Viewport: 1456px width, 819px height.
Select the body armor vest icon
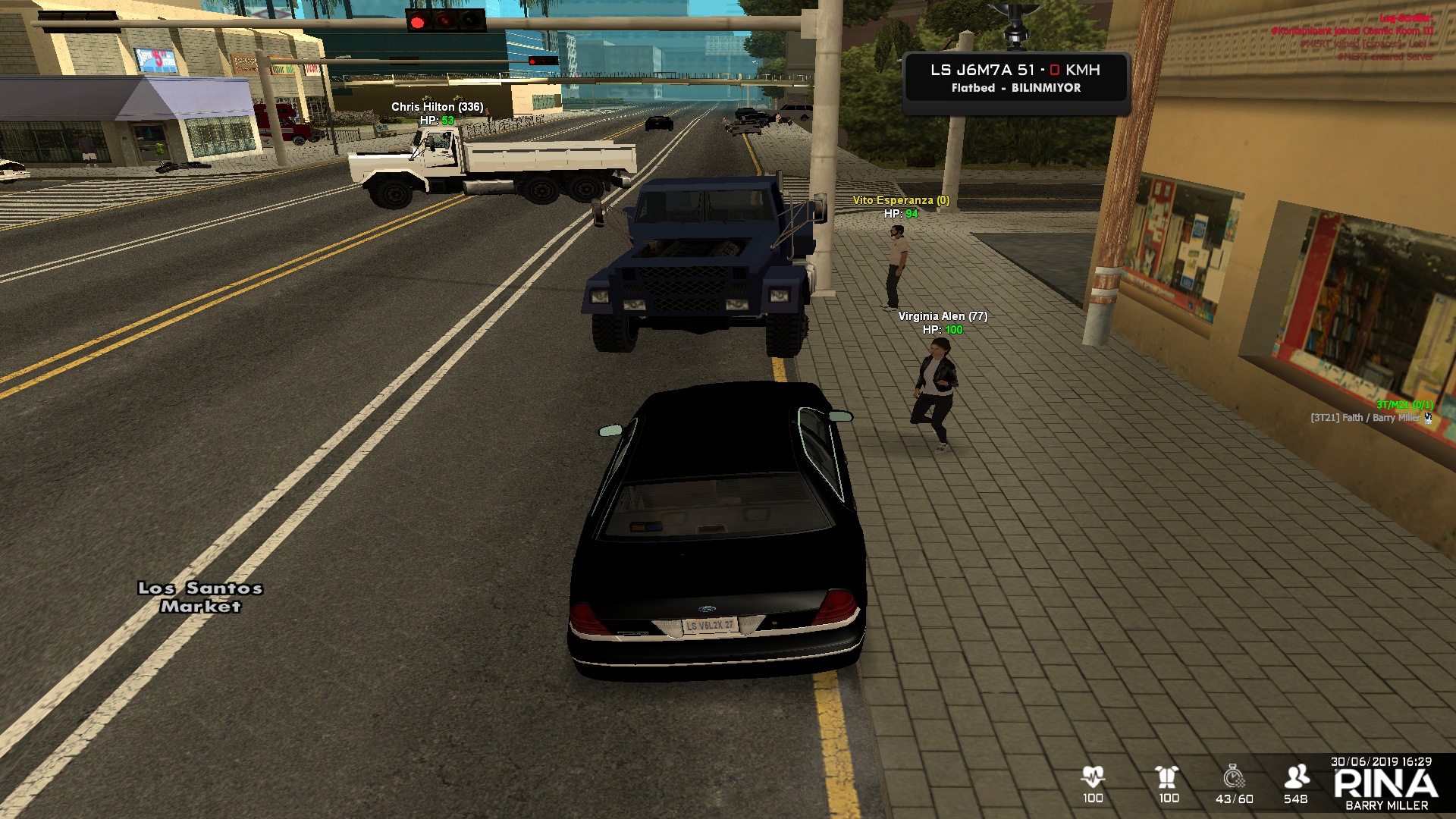[x=1167, y=777]
